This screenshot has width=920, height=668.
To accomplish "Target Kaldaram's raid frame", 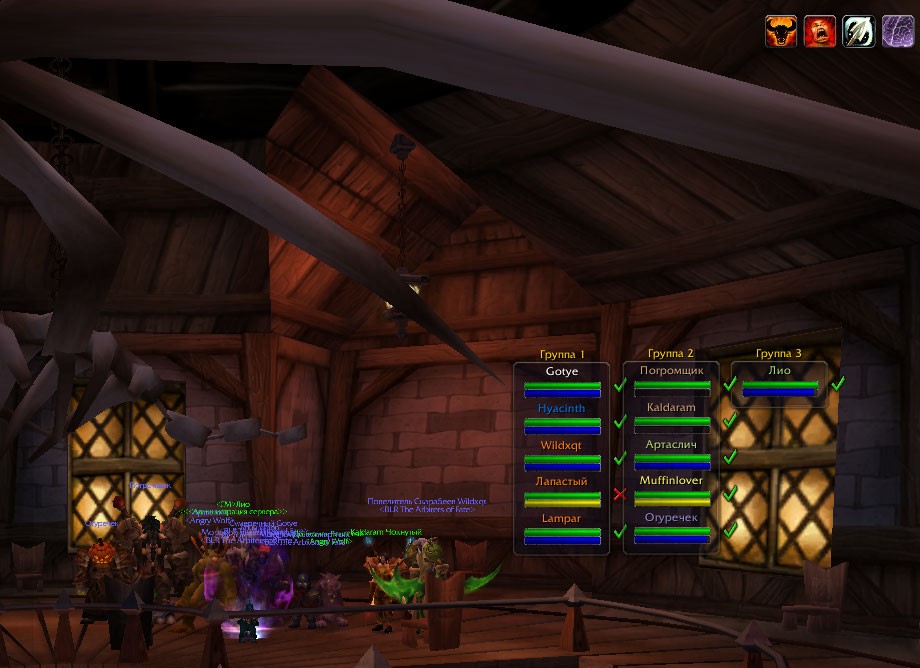I will pyautogui.click(x=672, y=417).
